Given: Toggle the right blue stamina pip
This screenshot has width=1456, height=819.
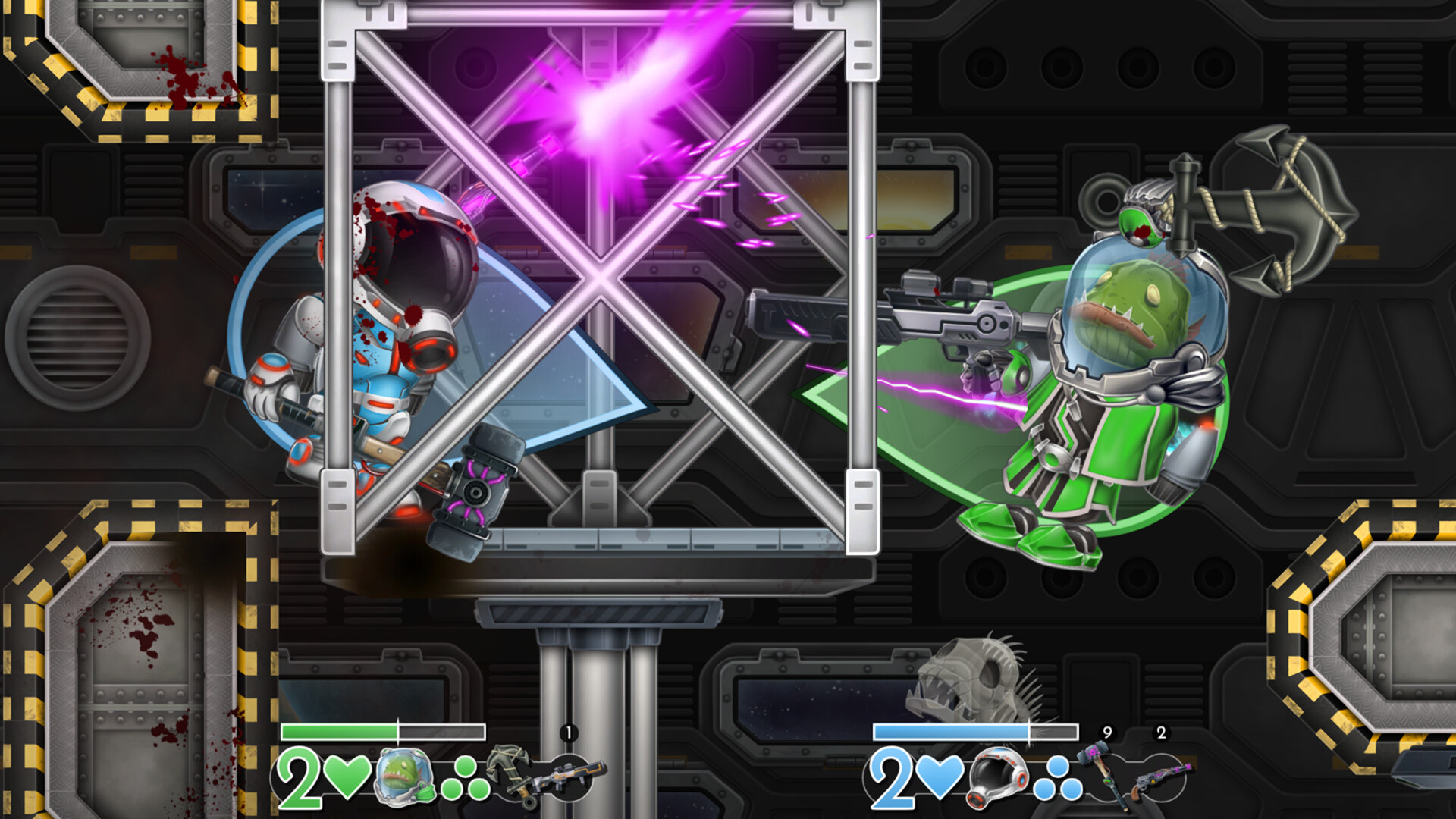Looking at the screenshot, I should pos(1072,789).
